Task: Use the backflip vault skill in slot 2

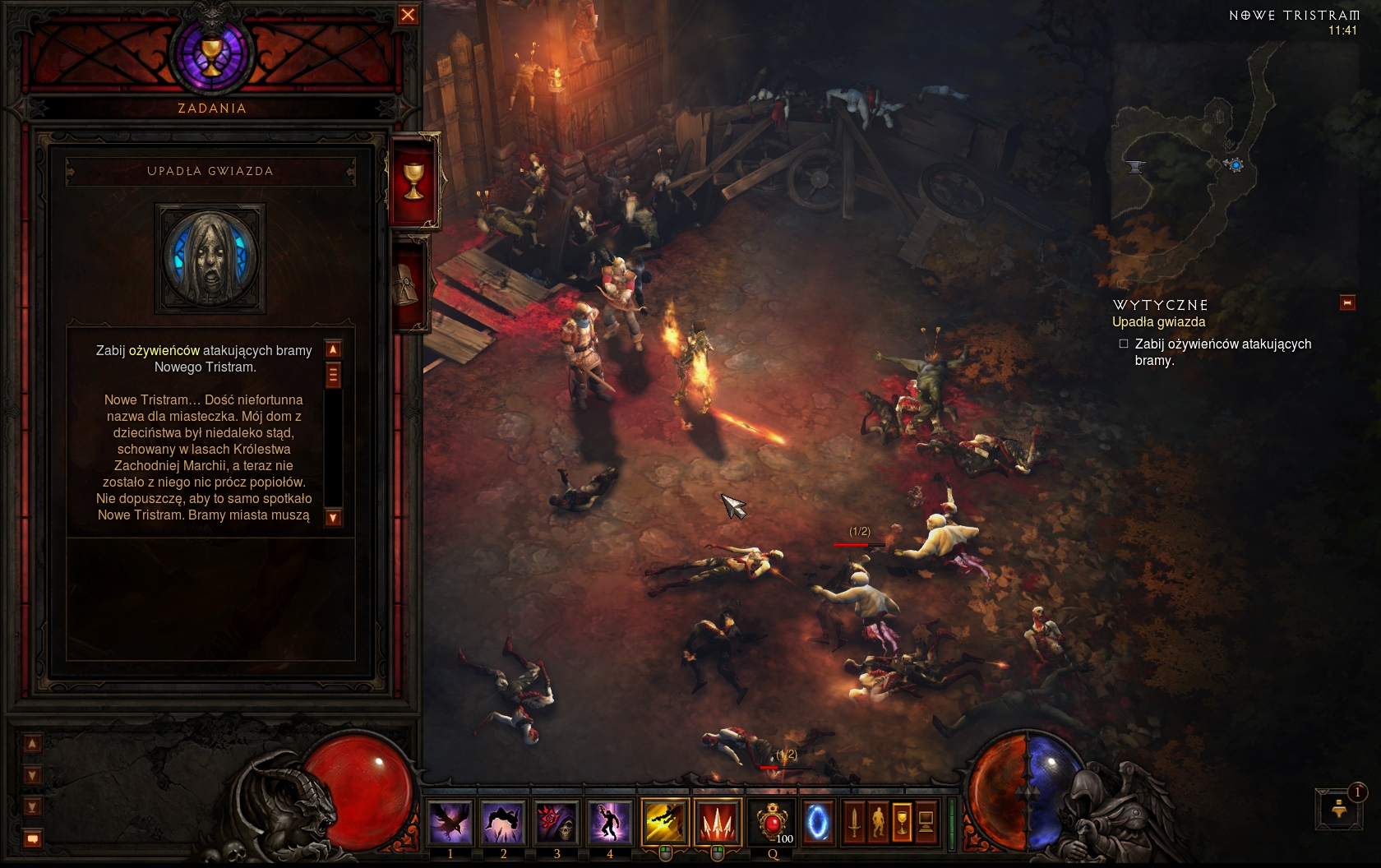Action: (503, 822)
